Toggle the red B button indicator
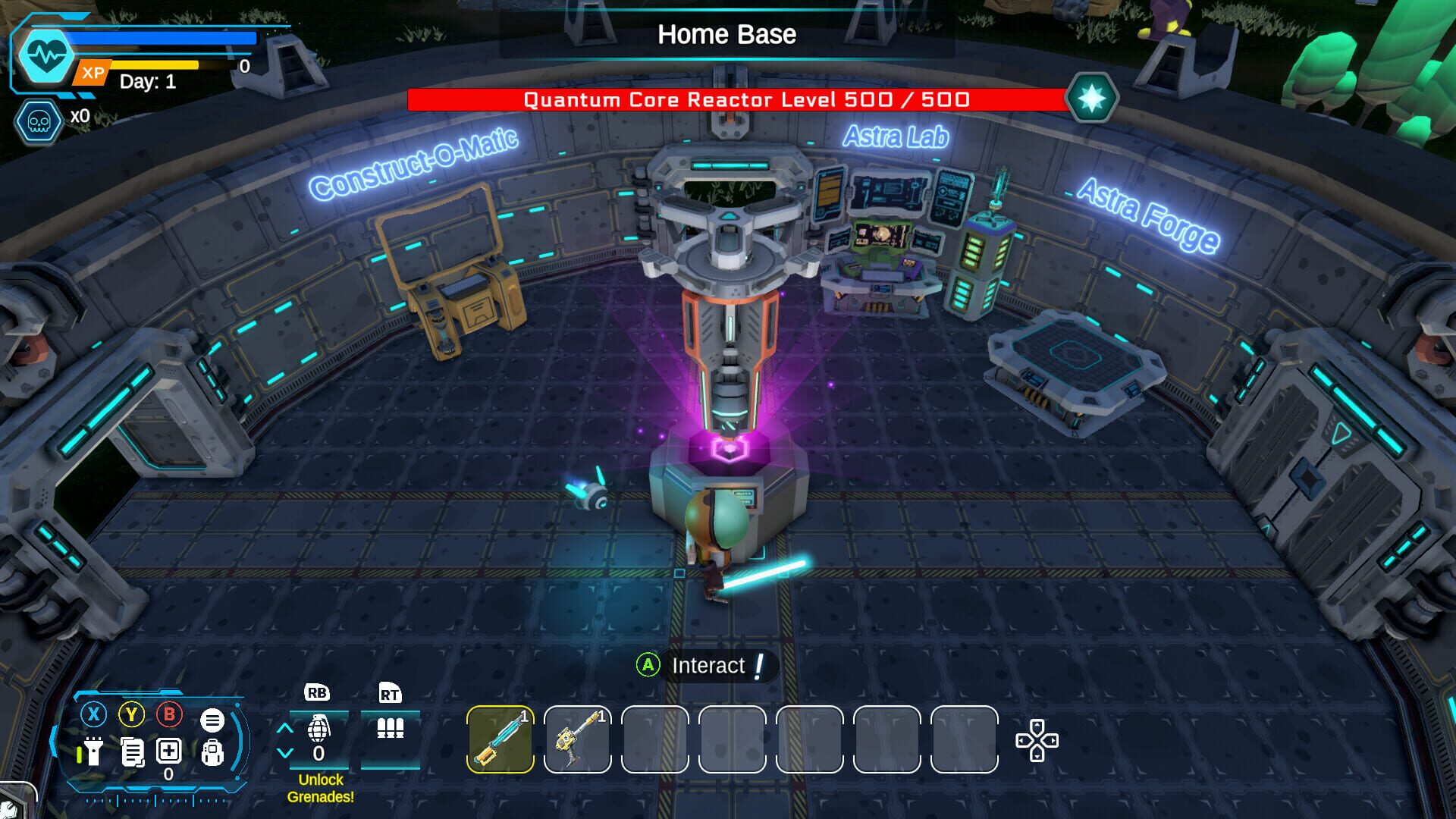1456x819 pixels. [x=168, y=715]
